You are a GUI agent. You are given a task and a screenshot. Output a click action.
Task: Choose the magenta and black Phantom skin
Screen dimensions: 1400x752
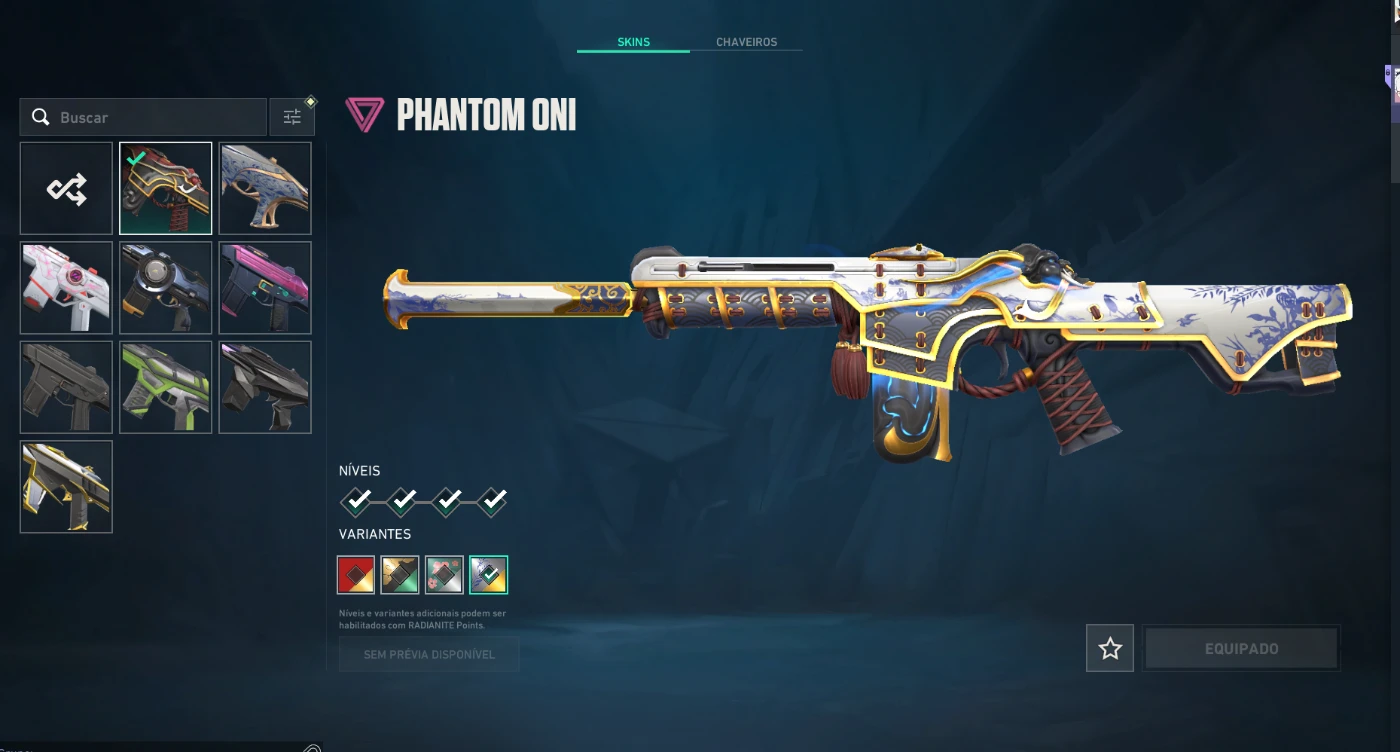(265, 287)
